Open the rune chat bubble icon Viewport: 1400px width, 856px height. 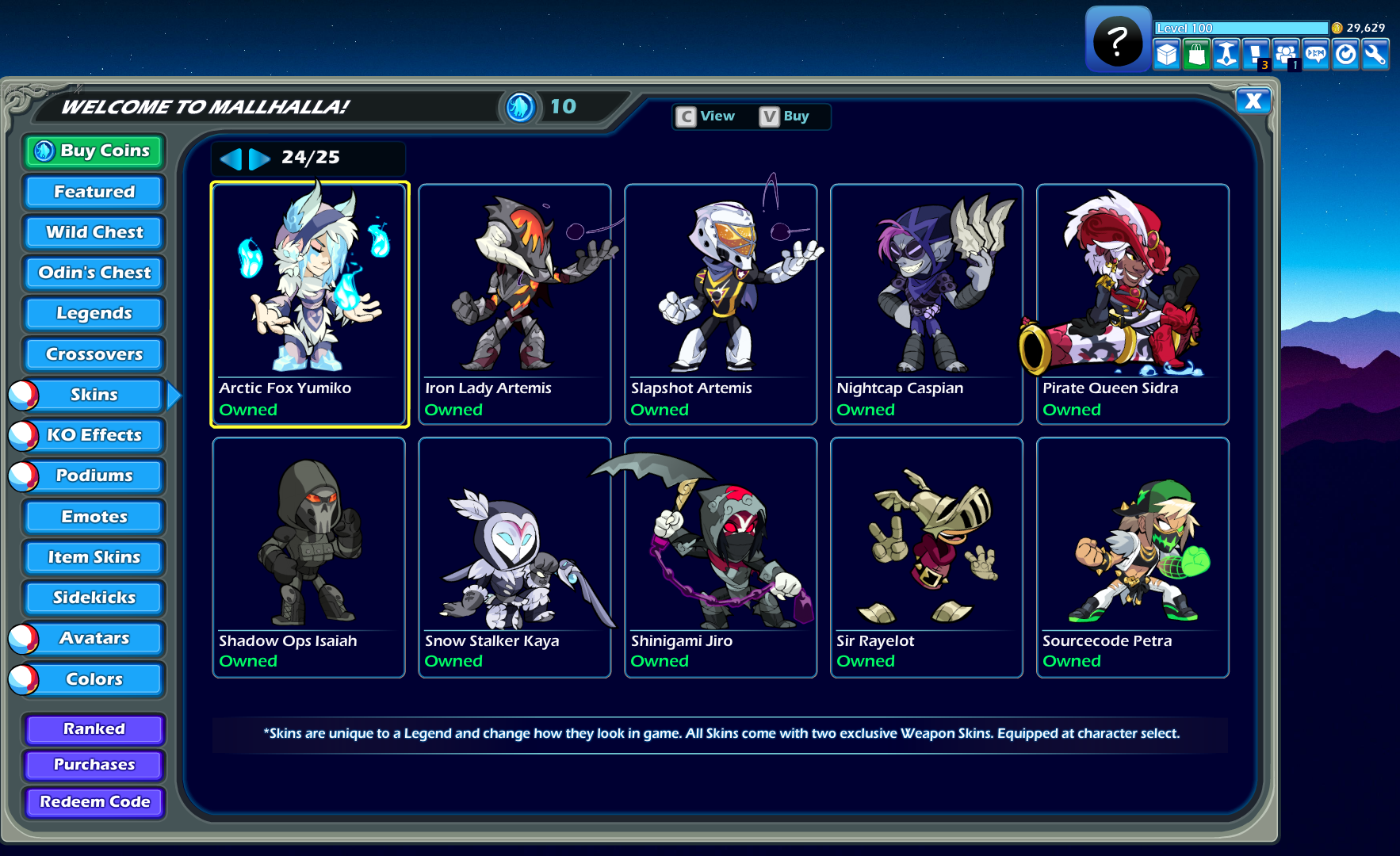click(x=1315, y=54)
